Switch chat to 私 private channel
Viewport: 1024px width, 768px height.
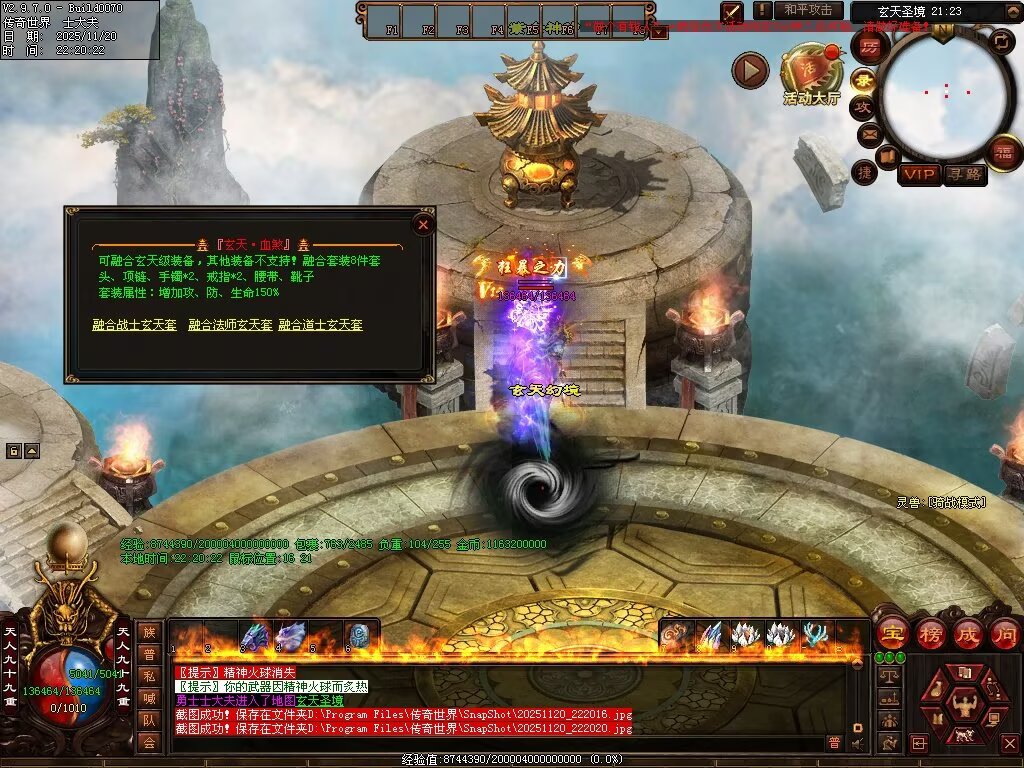click(x=148, y=676)
